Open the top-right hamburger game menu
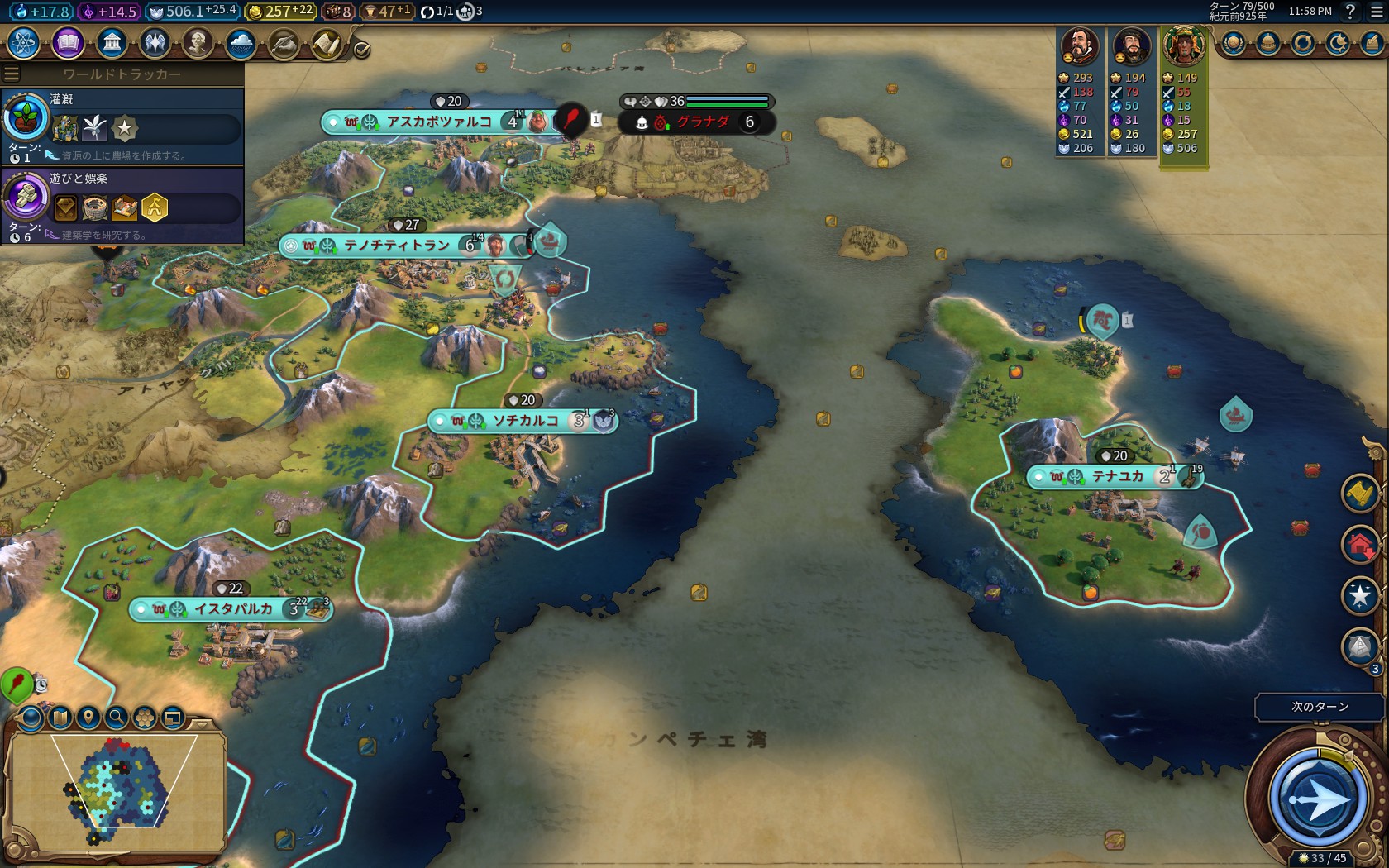The width and height of the screenshot is (1389, 868). [x=1375, y=12]
